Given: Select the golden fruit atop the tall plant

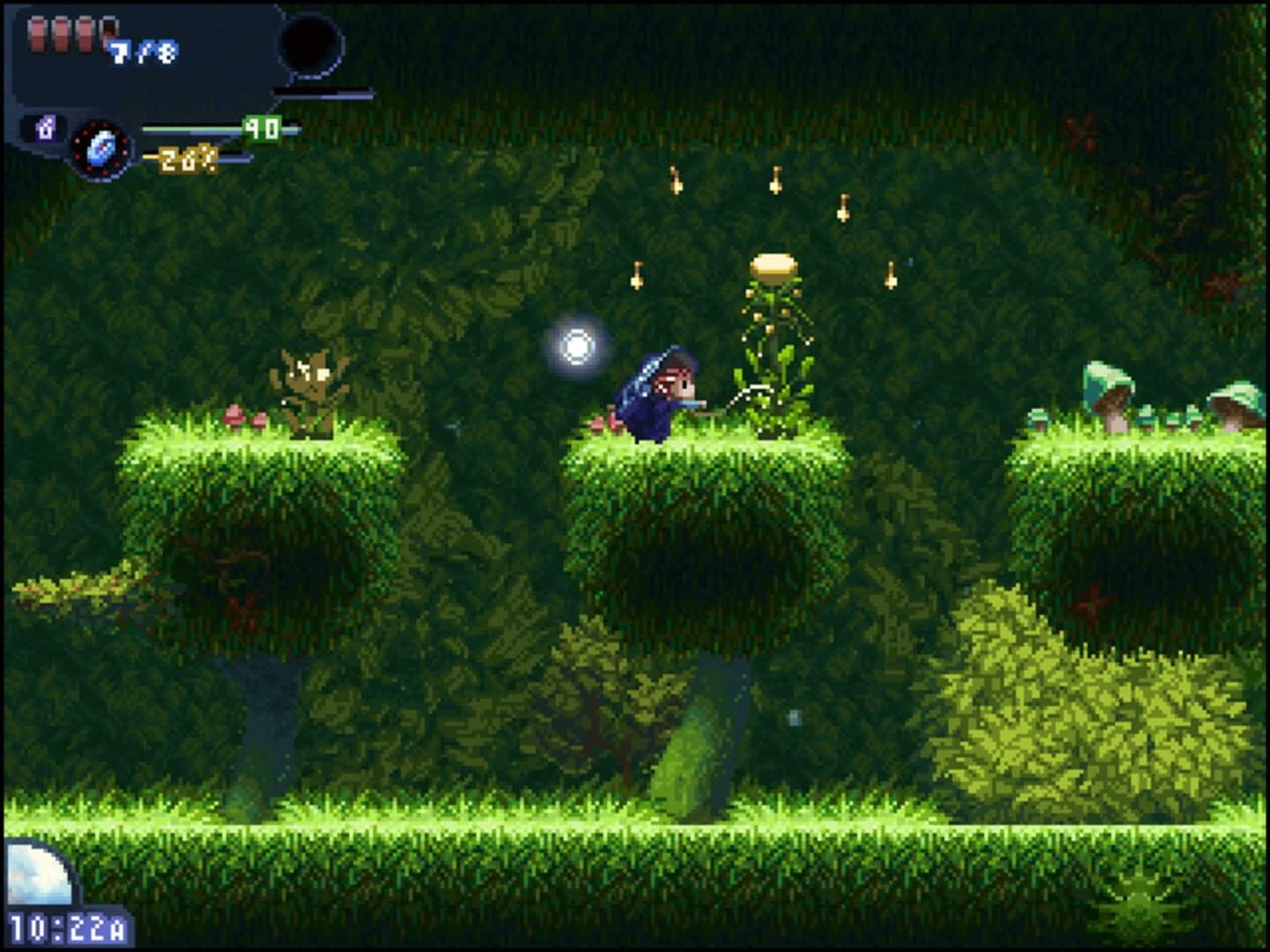Looking at the screenshot, I should click(774, 264).
